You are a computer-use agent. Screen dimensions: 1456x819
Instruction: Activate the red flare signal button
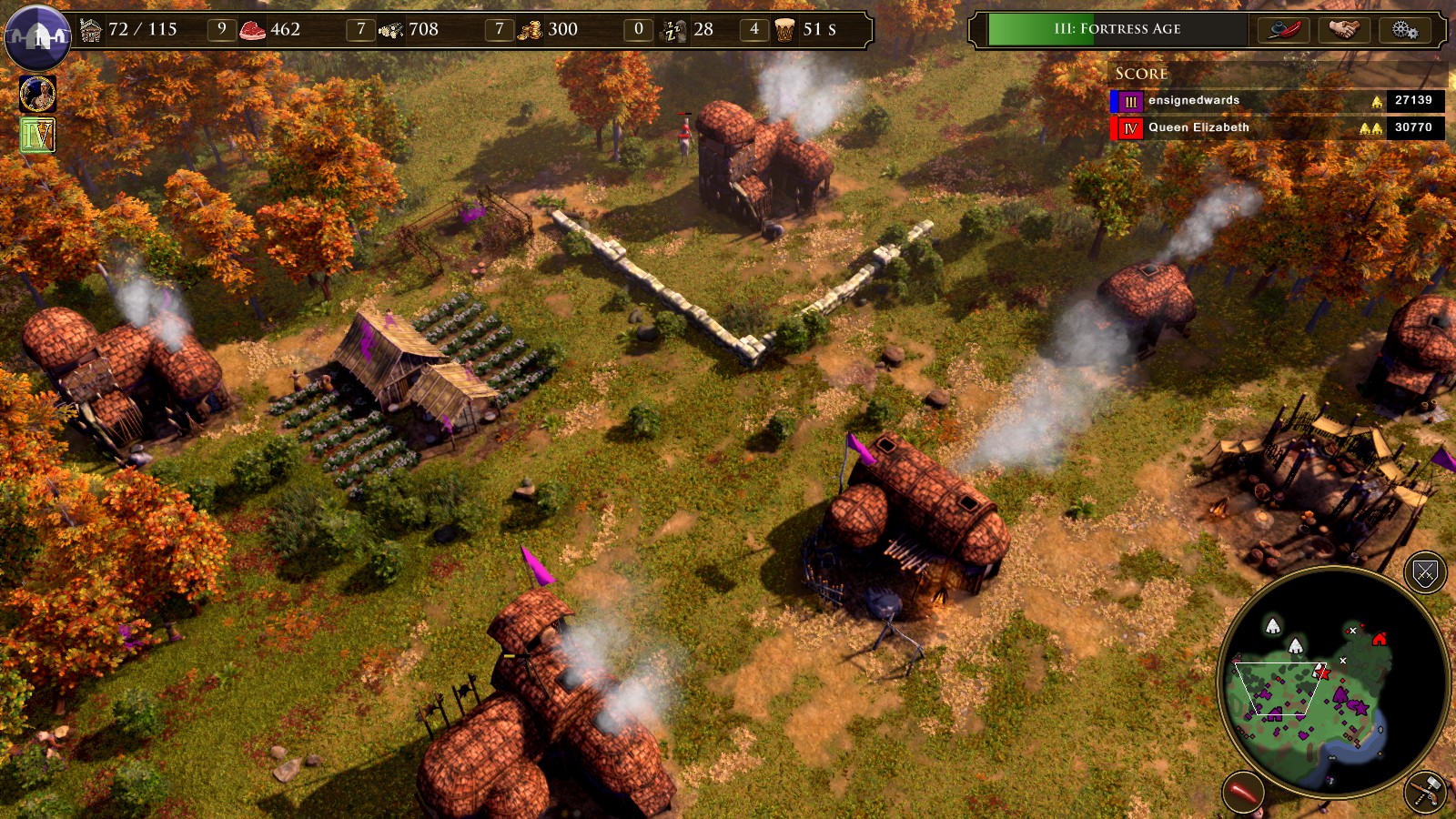click(1242, 792)
